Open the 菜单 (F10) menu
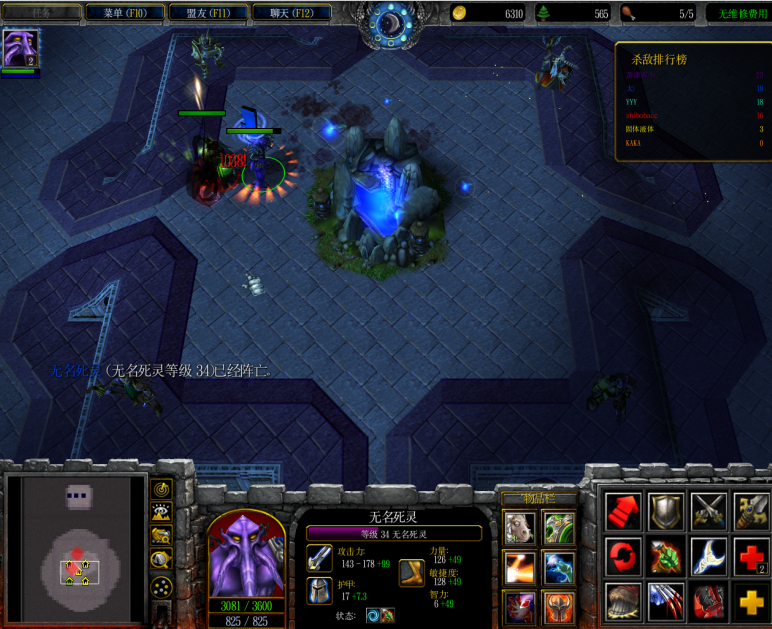 (119, 13)
